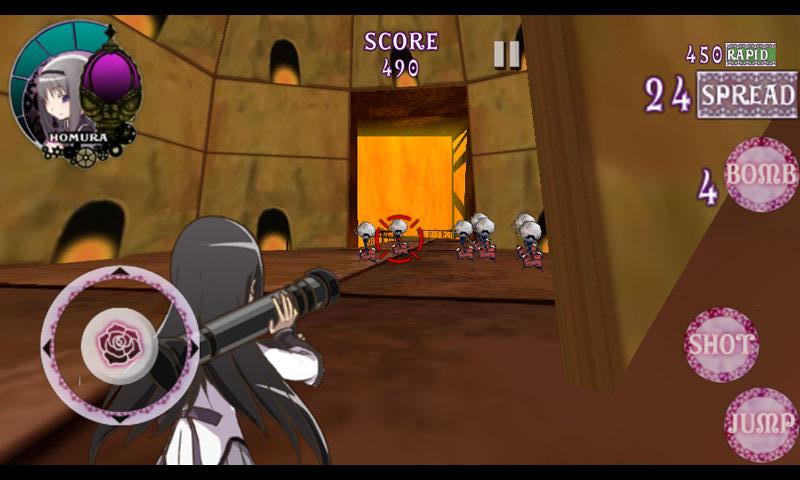The width and height of the screenshot is (800, 480).
Task: Make Homura jump with the JUMP button
Action: coord(761,424)
